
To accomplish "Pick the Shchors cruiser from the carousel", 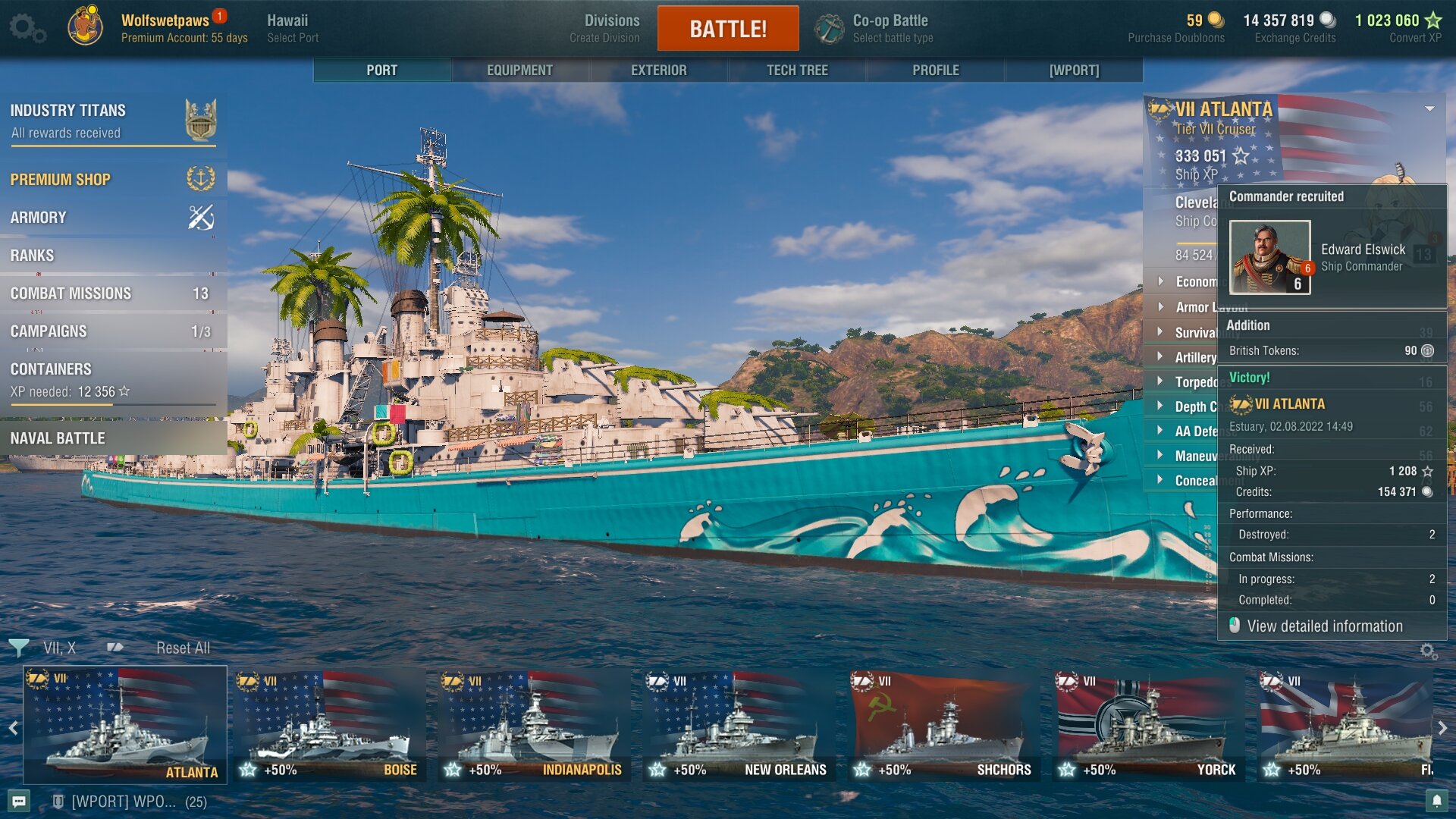I will 944,726.
